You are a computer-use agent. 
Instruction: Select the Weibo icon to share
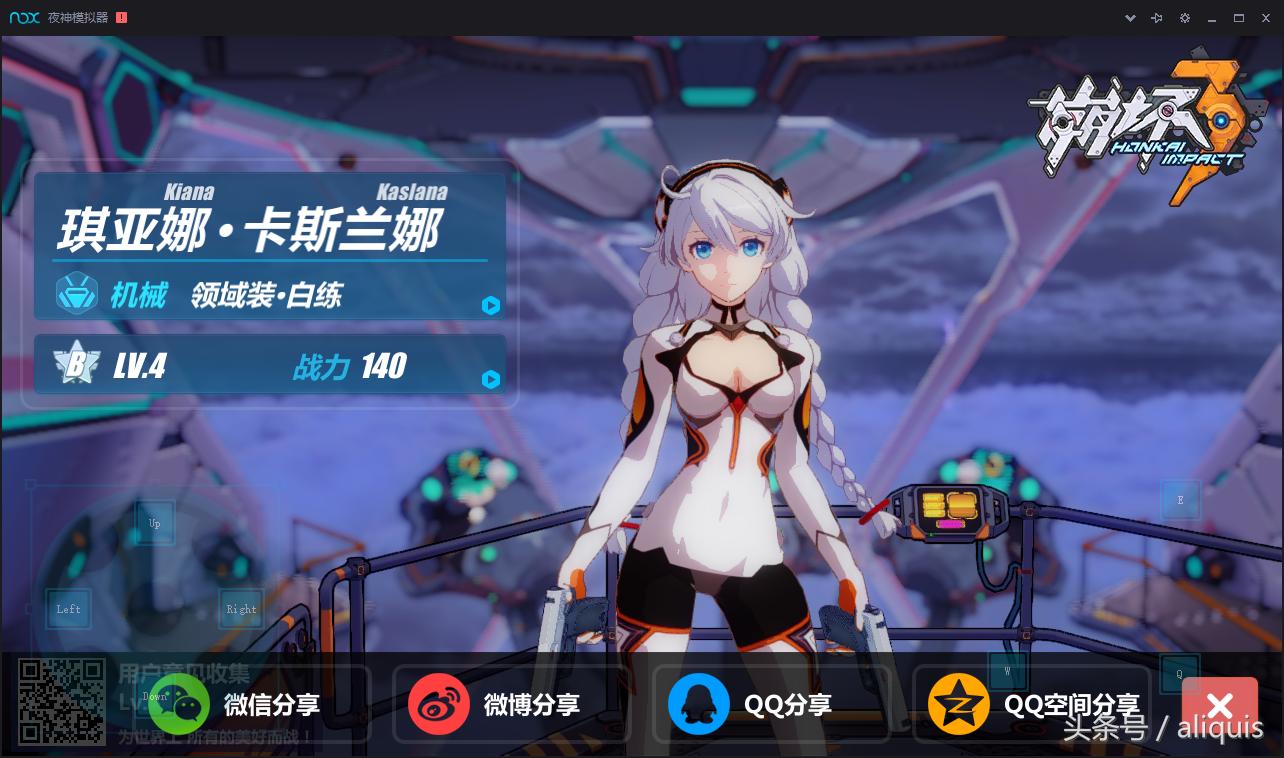point(440,704)
